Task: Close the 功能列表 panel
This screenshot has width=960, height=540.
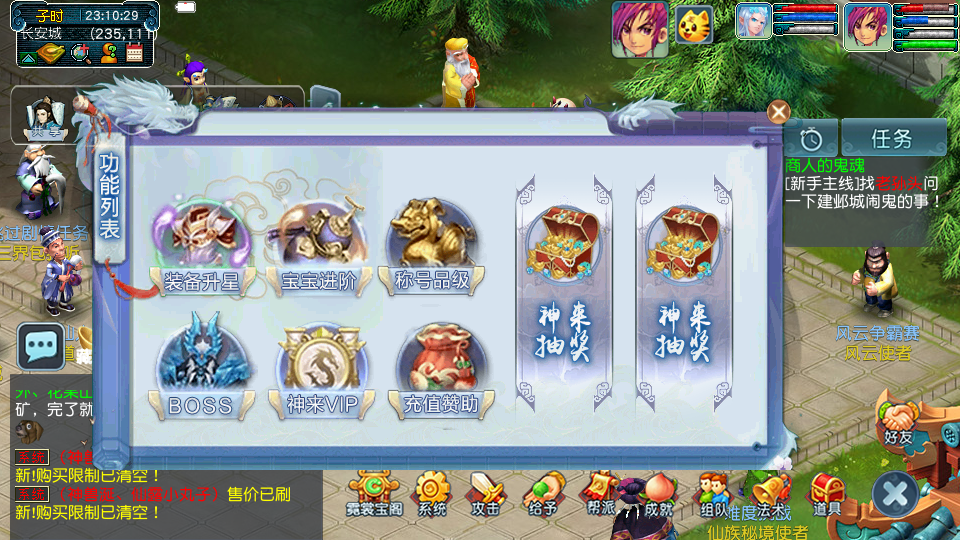Action: (778, 112)
